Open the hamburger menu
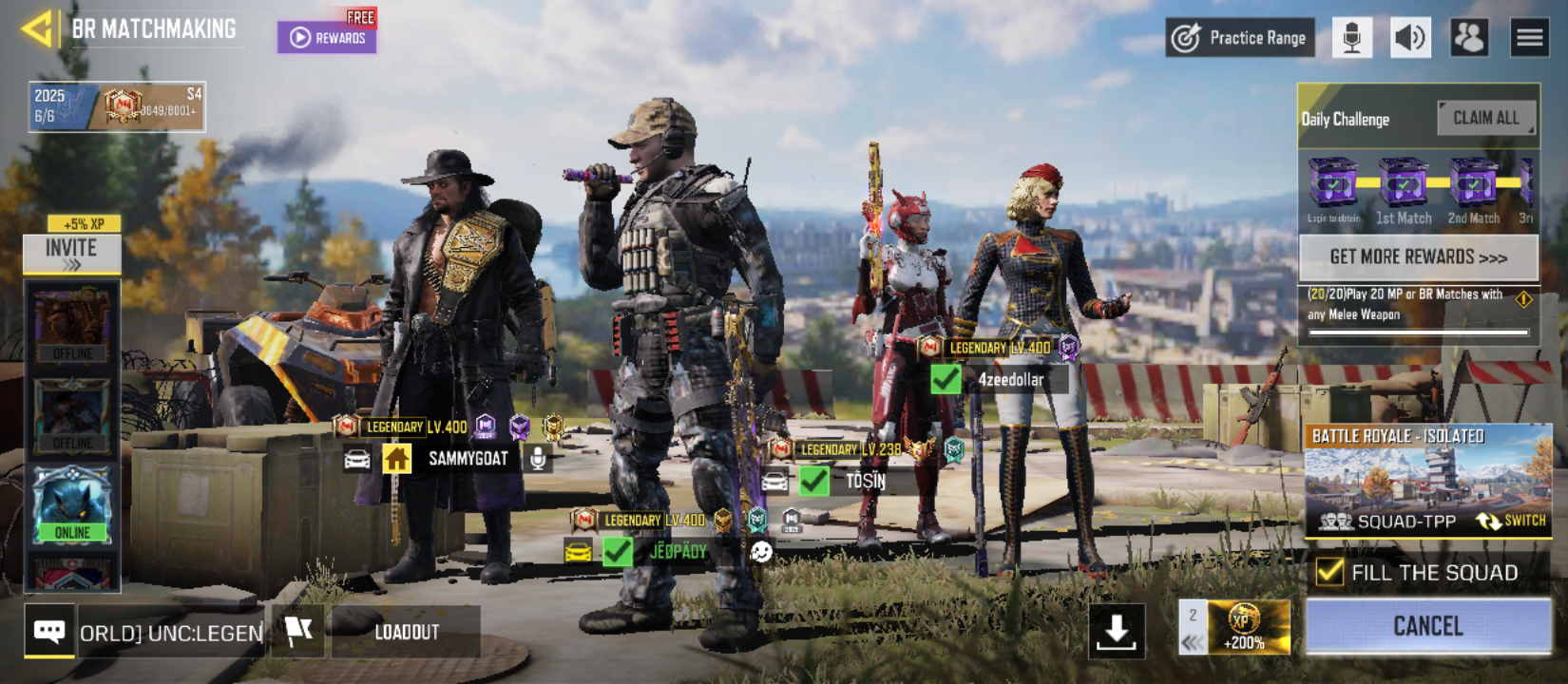The image size is (1568, 684). pyautogui.click(x=1529, y=38)
